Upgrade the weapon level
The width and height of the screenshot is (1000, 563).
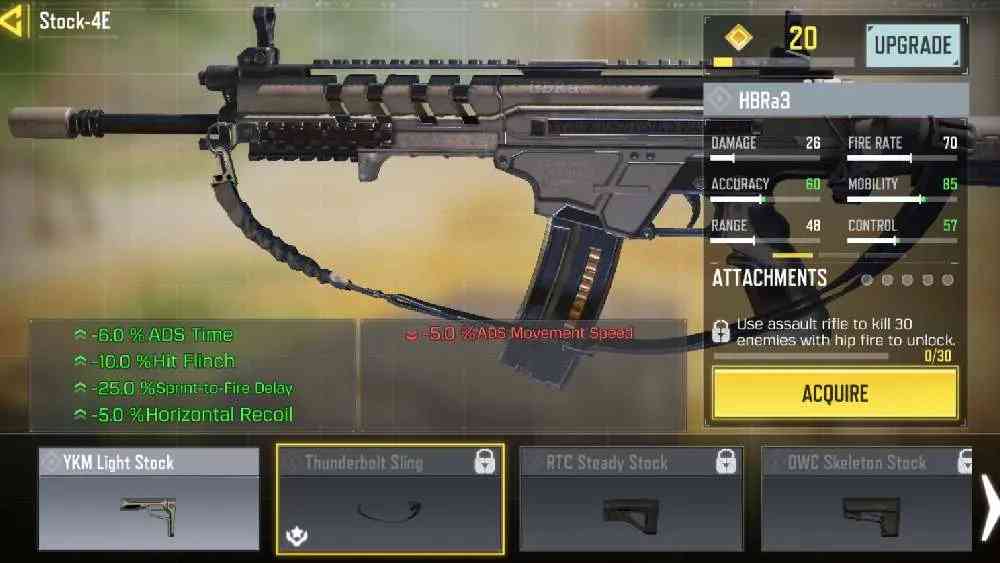[911, 46]
